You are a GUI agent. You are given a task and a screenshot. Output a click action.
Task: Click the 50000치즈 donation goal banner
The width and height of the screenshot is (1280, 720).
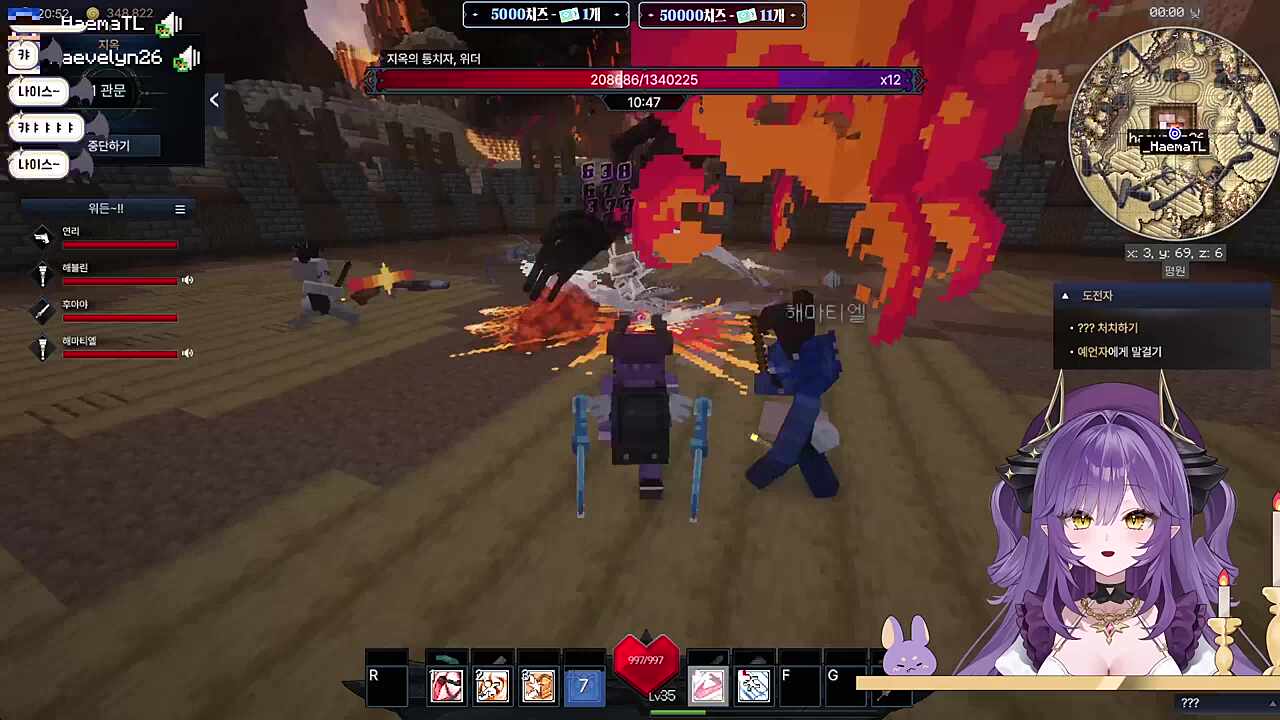click(x=721, y=15)
